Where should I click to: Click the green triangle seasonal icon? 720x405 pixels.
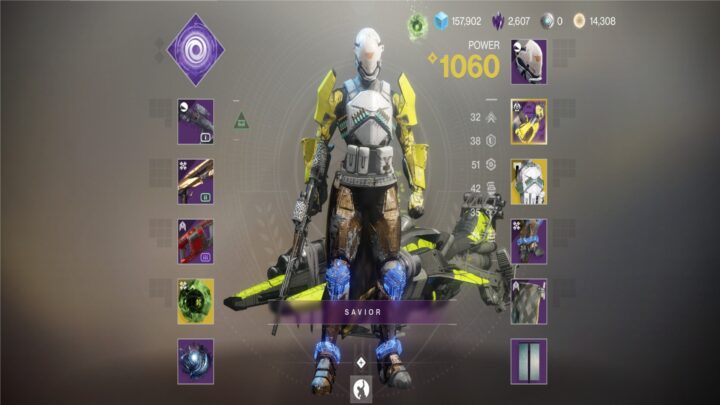point(241,121)
